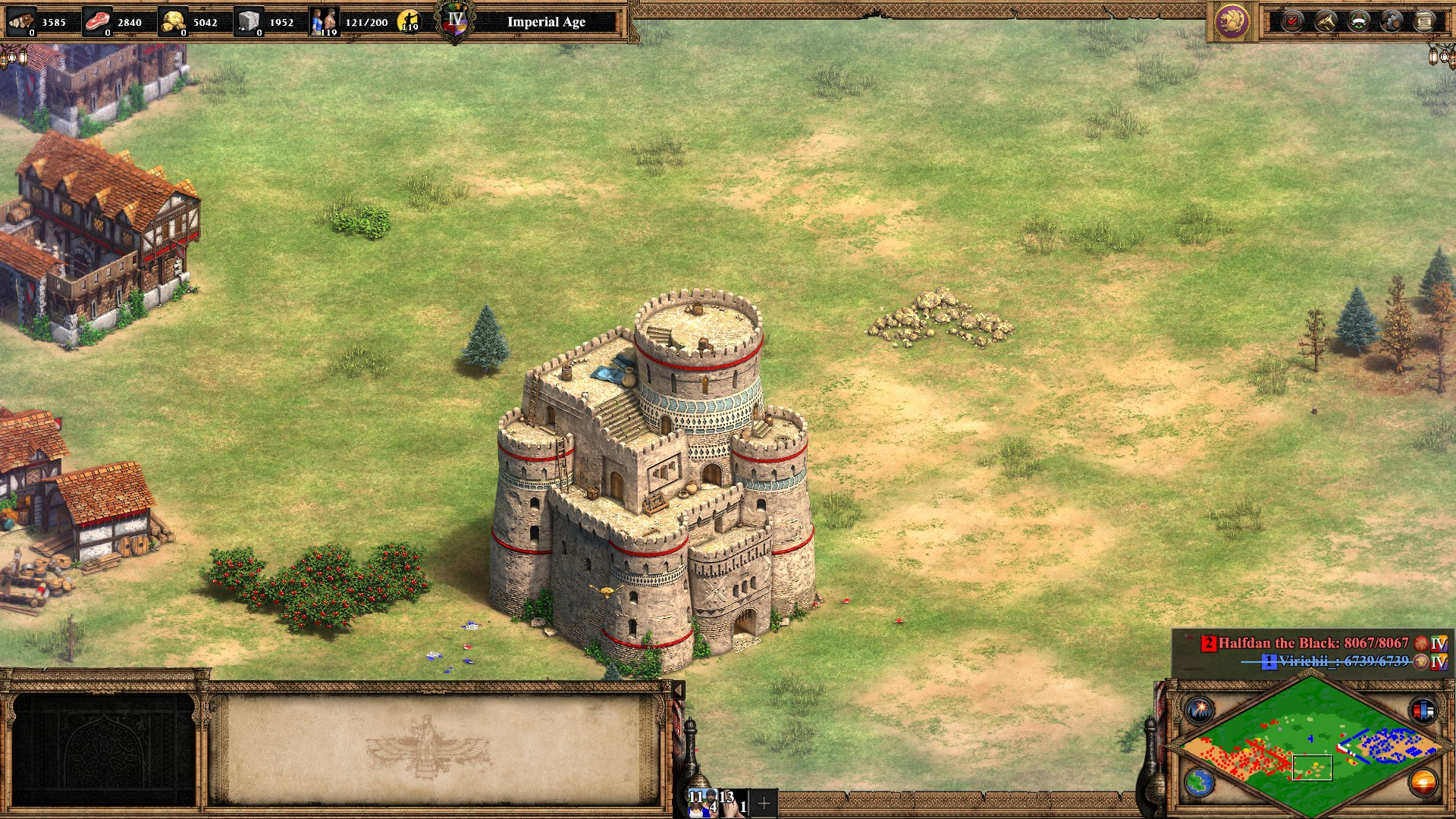Open the objectives checklist button
The width and height of the screenshot is (1456, 819).
point(1292,21)
